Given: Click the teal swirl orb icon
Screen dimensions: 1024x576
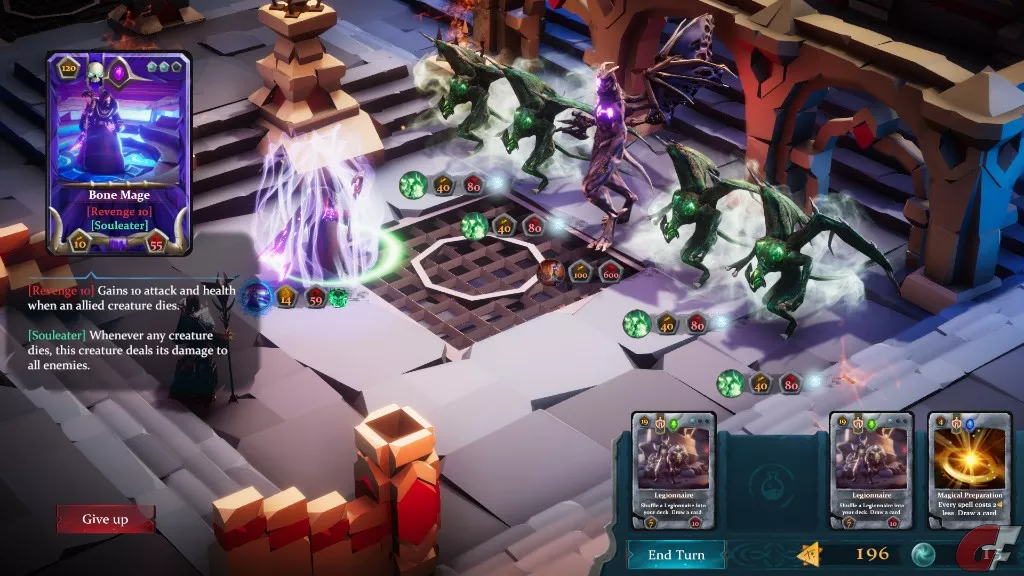Looking at the screenshot, I should (x=923, y=554).
